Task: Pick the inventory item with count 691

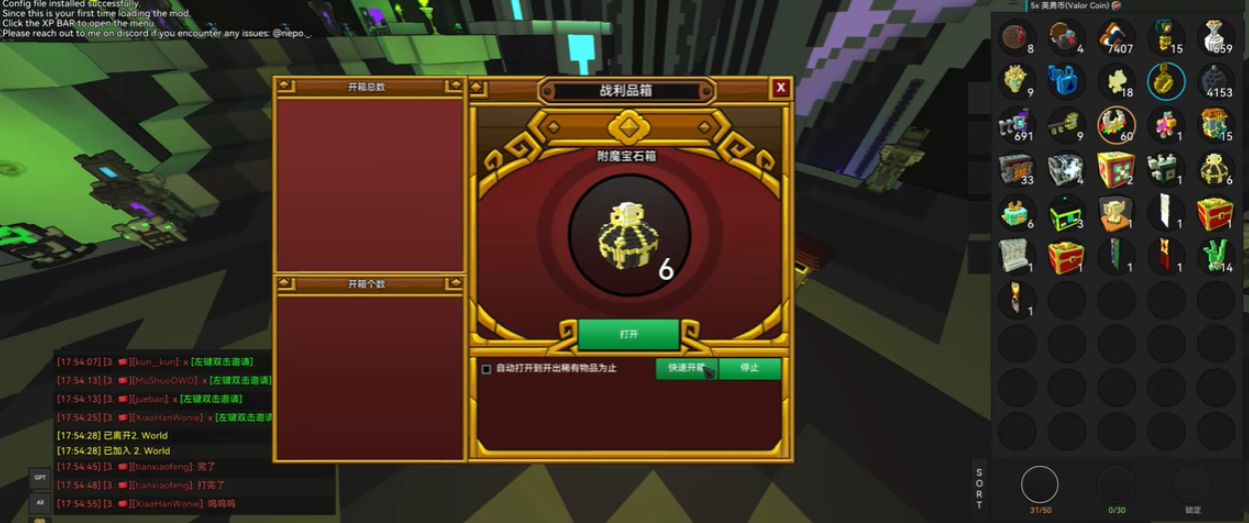Action: tap(1016, 127)
